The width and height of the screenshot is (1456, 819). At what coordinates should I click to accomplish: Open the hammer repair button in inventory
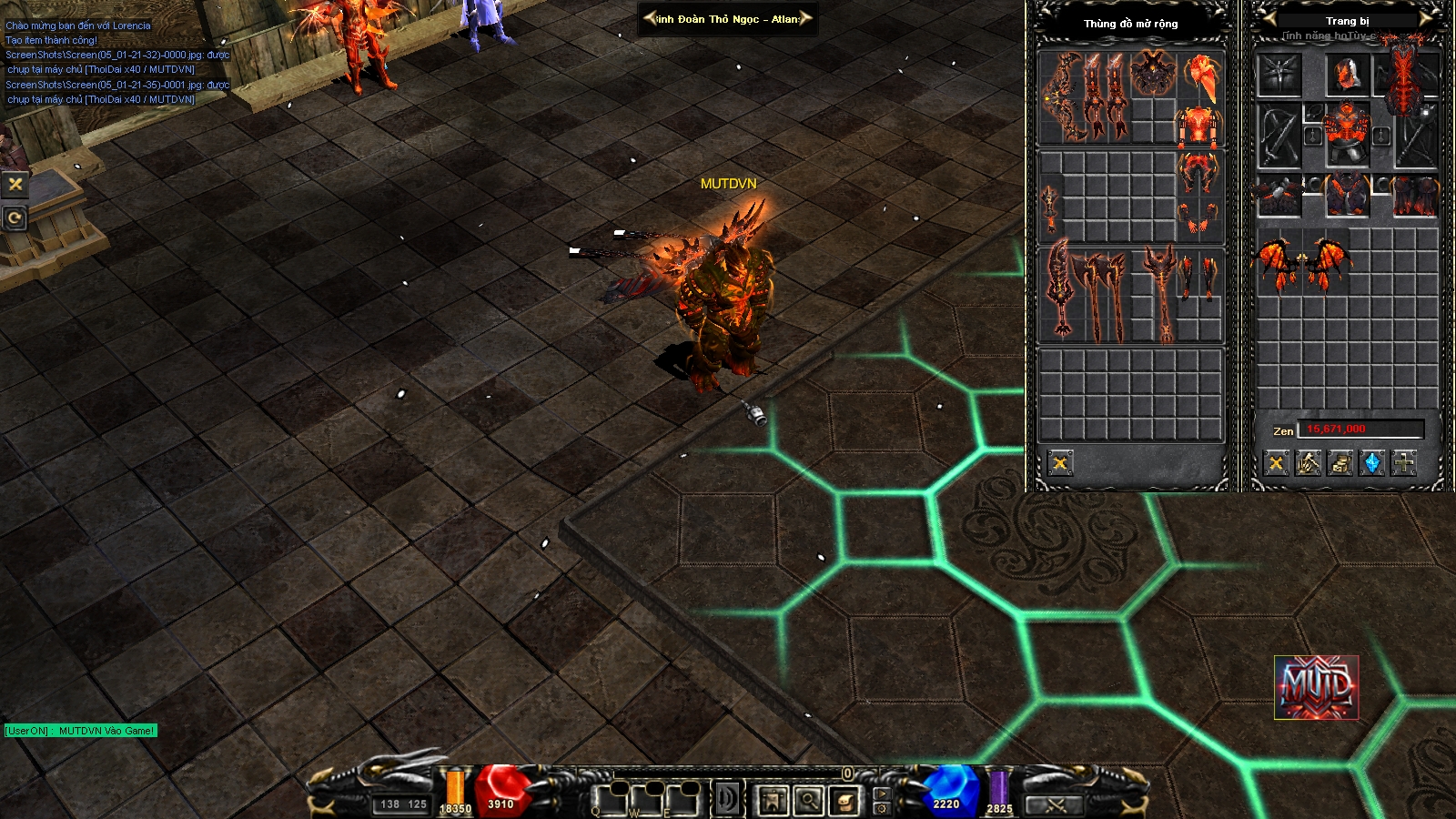point(1309,464)
